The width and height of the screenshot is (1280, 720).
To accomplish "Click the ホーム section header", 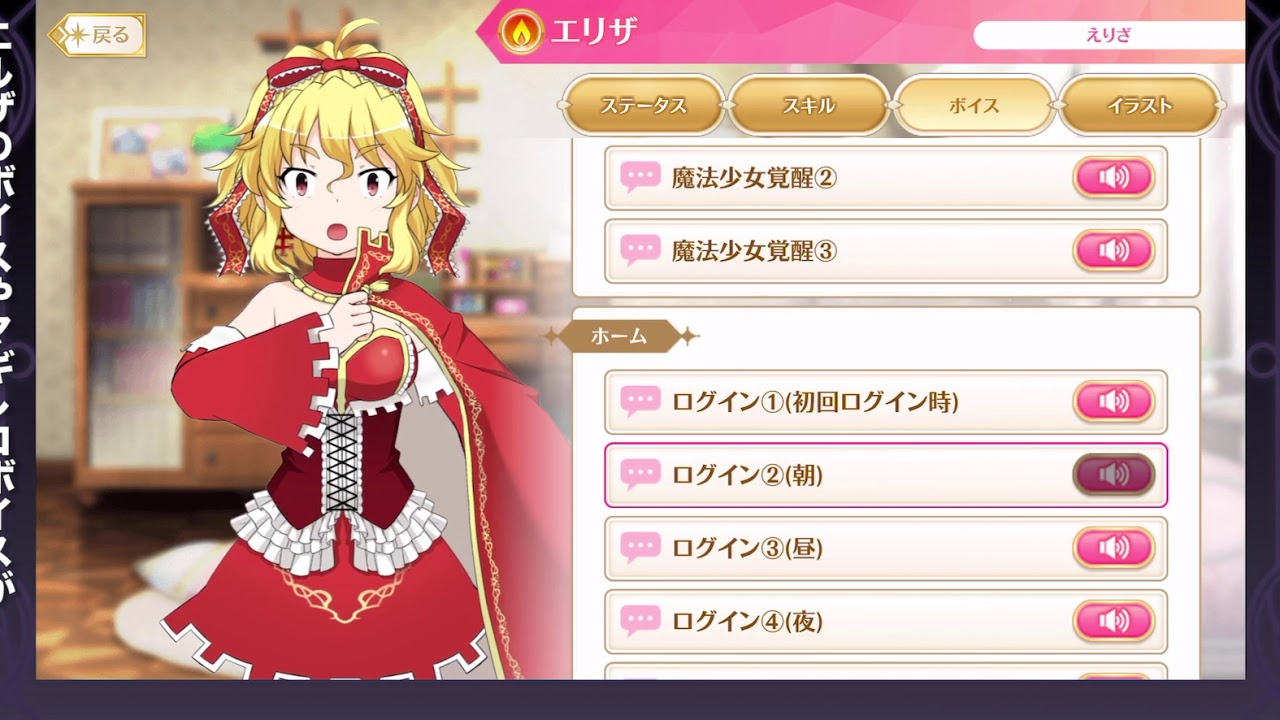I will tap(619, 336).
